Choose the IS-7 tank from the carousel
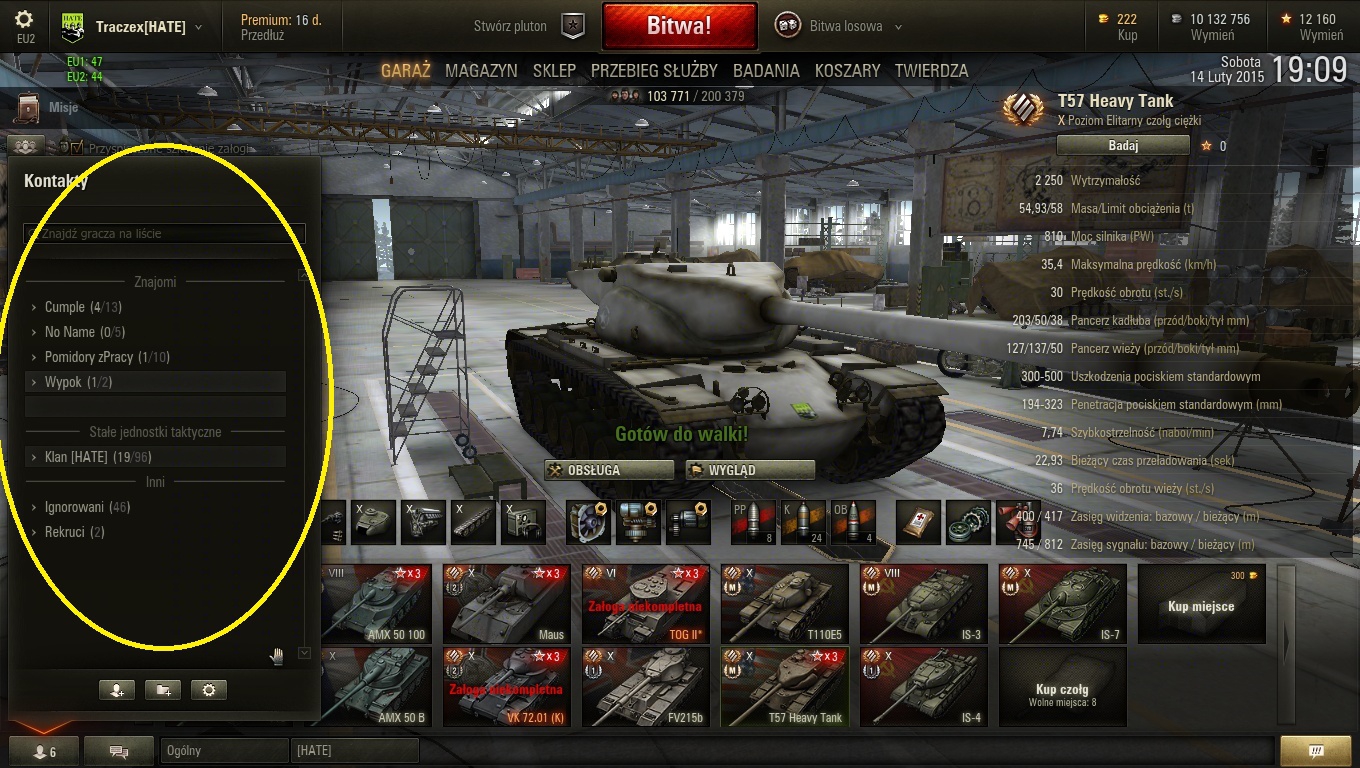 click(1063, 603)
